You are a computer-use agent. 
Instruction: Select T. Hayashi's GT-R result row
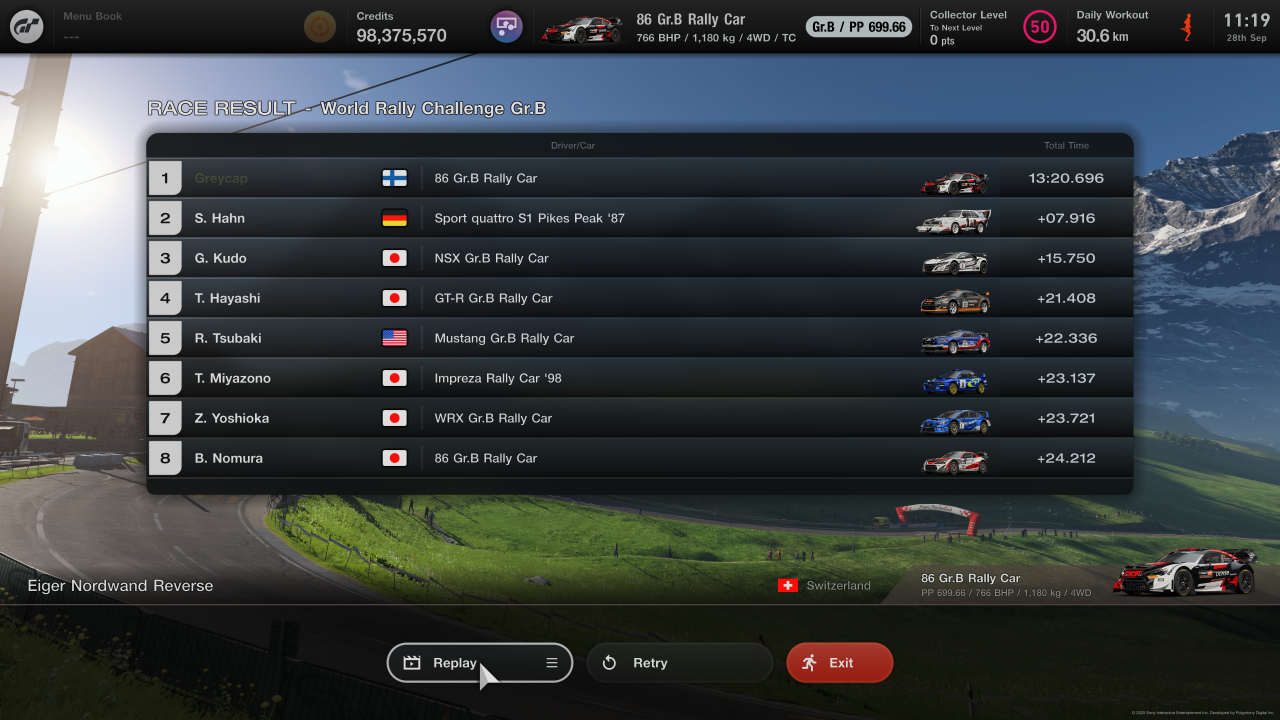640,298
